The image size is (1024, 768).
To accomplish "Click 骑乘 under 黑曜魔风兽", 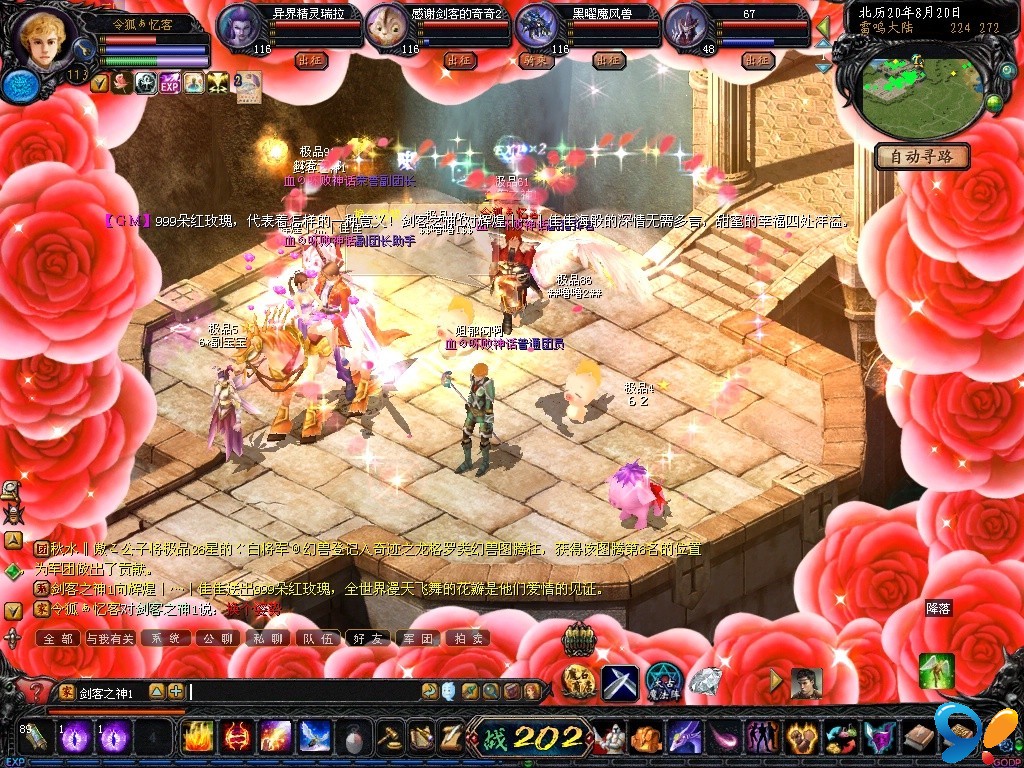I will click(536, 60).
